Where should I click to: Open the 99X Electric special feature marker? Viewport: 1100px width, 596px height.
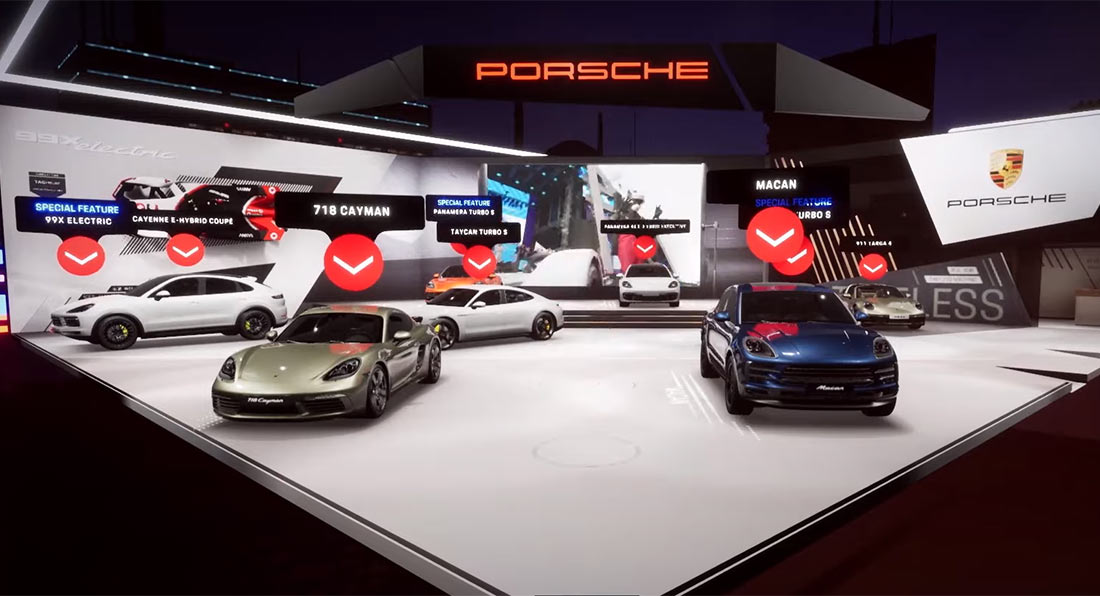point(81,256)
